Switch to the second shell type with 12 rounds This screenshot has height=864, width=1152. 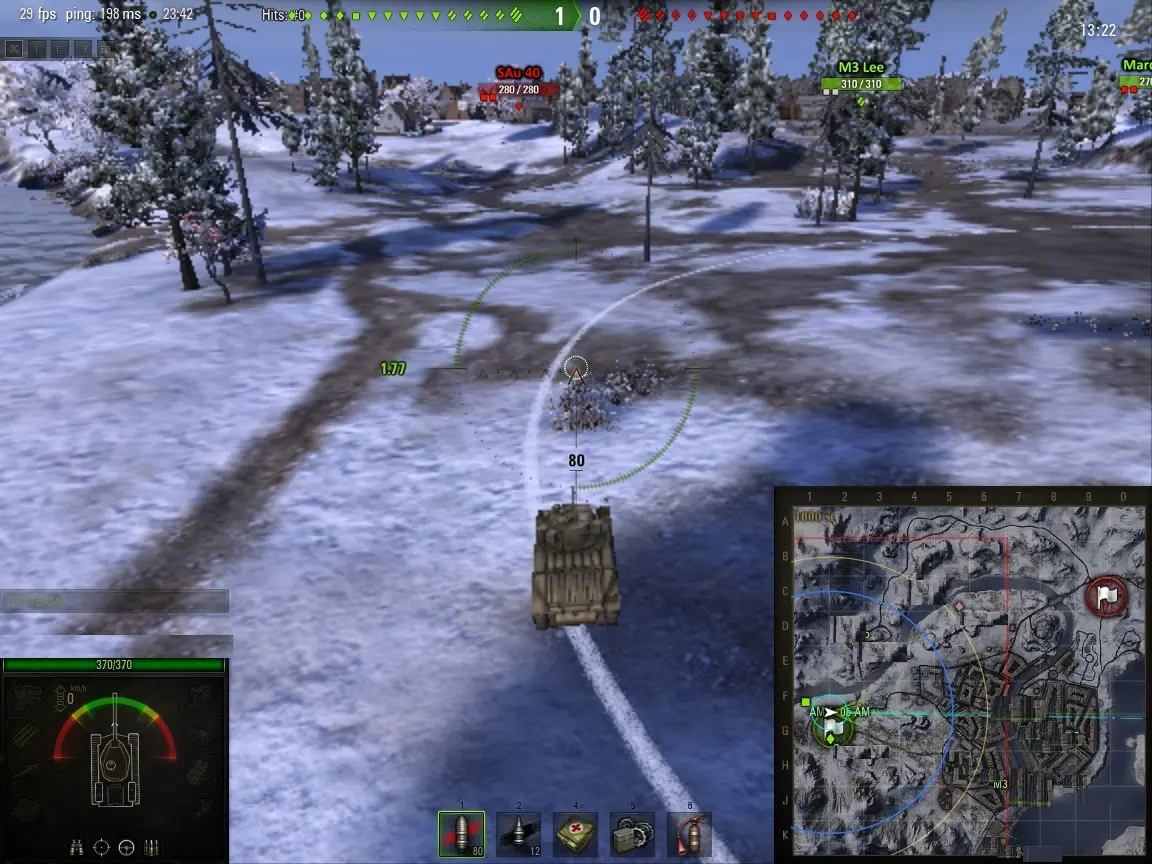(518, 834)
